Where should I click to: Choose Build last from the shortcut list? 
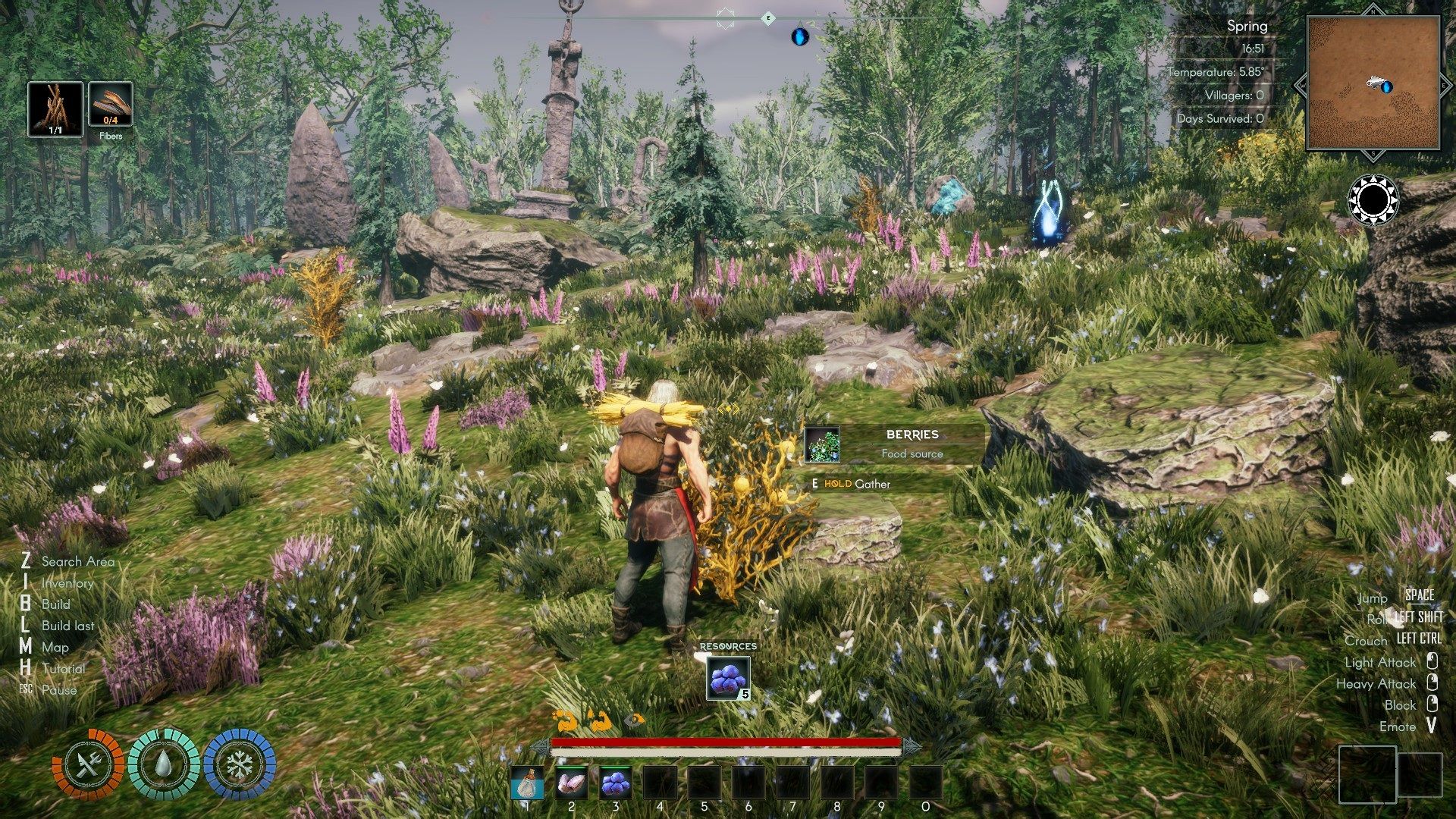point(67,626)
